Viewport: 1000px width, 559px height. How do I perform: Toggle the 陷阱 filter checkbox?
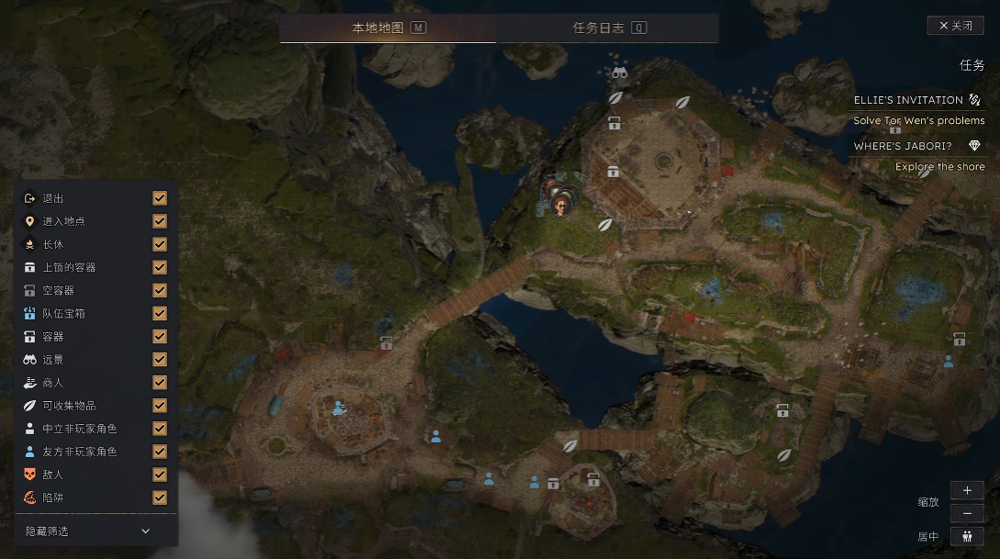[x=160, y=497]
